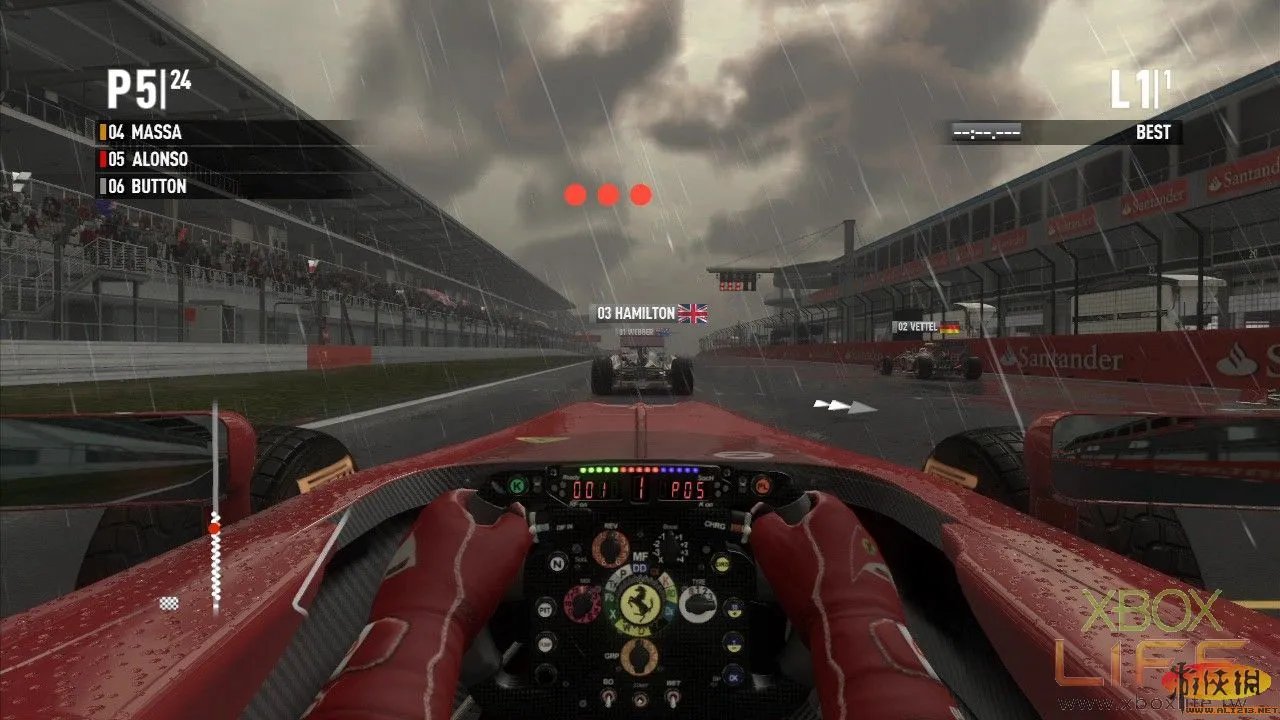The image size is (1280, 720).
Task: Click the German flag beside Vettel's name
Action: pos(950,327)
